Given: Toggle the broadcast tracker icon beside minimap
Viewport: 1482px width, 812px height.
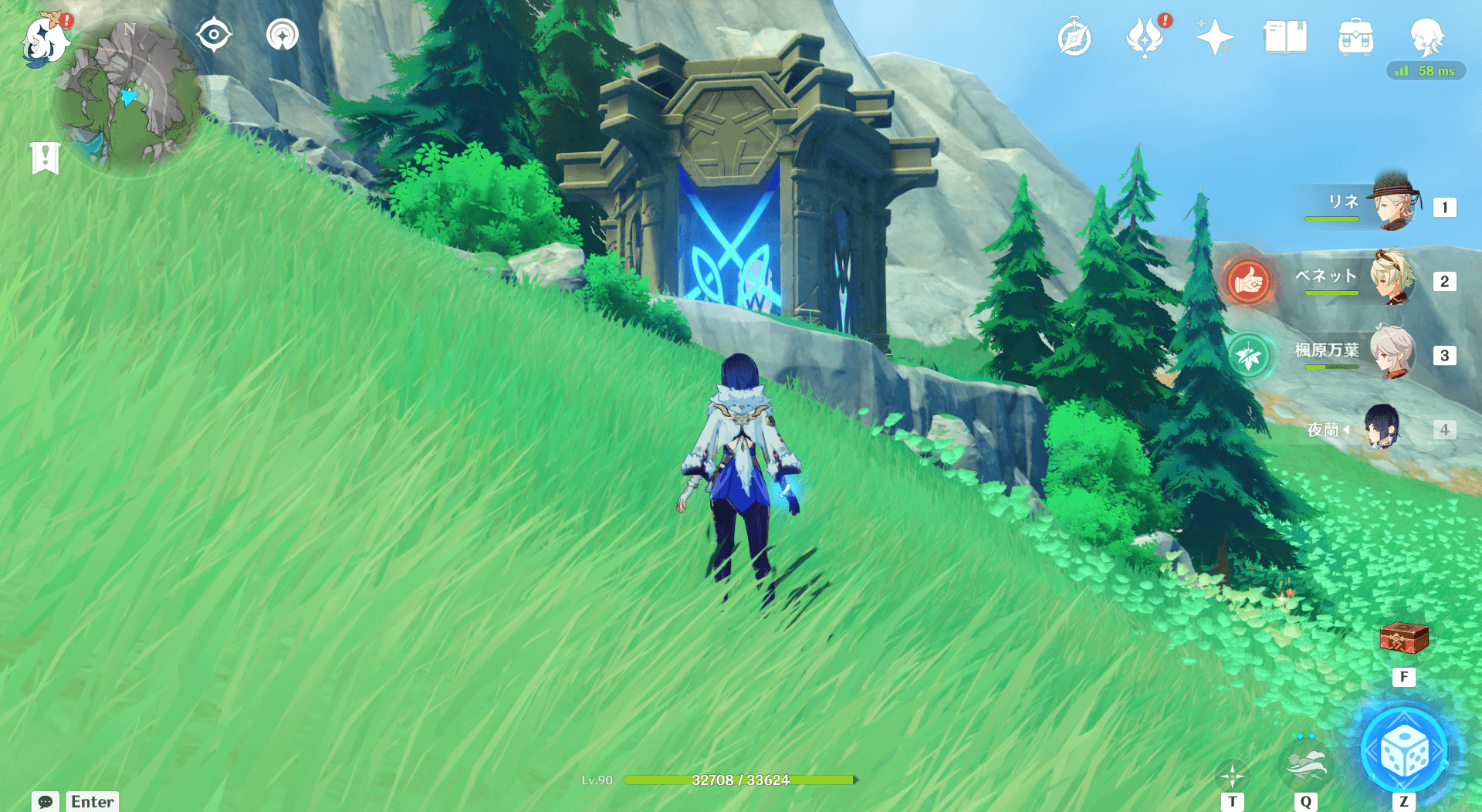Looking at the screenshot, I should pyautogui.click(x=282, y=34).
